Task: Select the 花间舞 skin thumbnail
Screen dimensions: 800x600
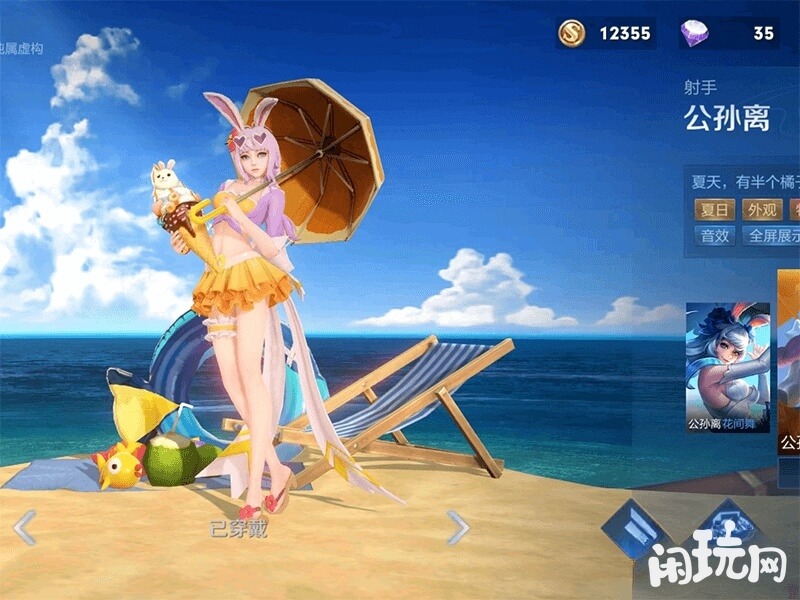Action: tap(728, 367)
